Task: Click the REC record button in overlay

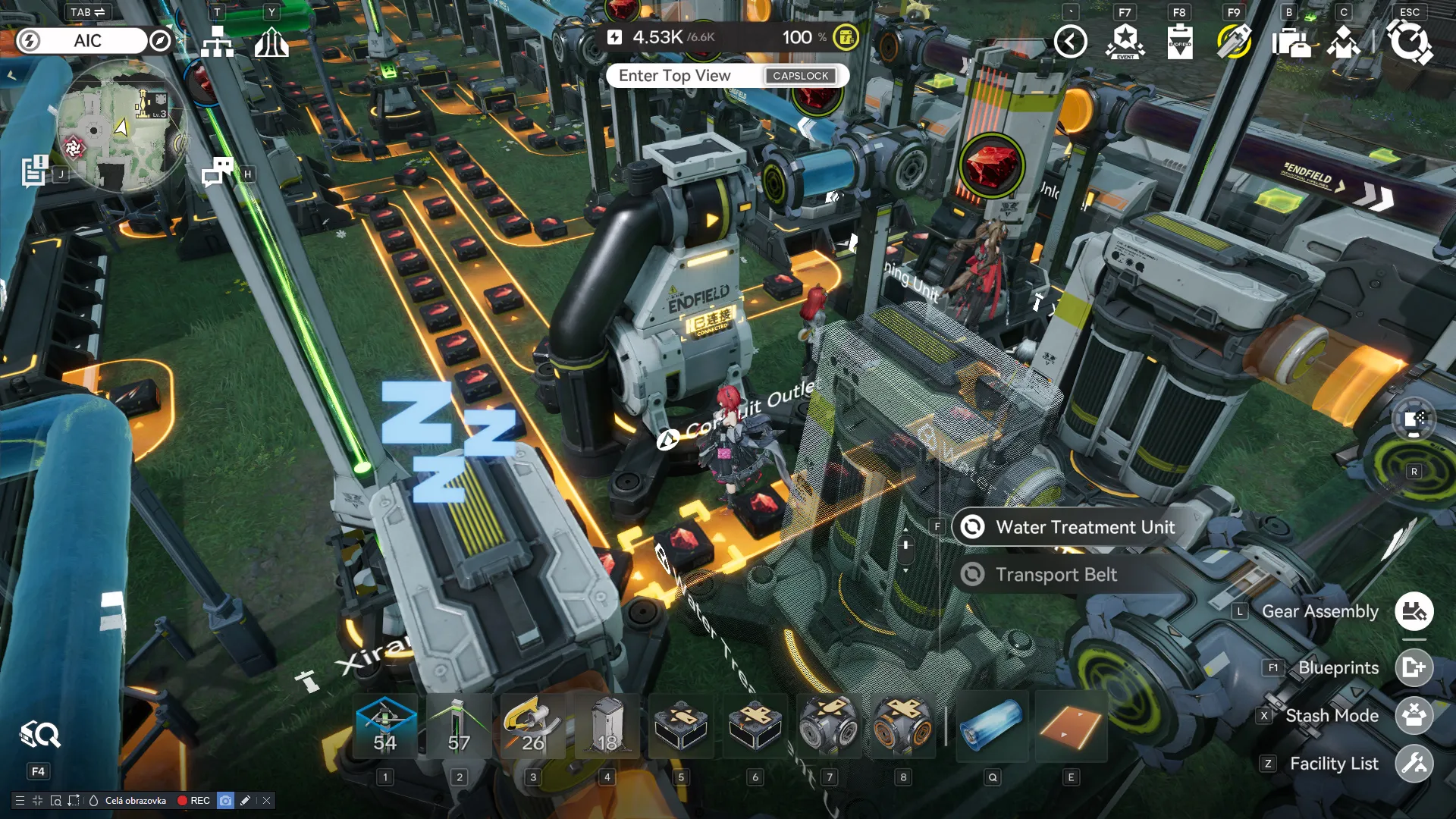Action: tap(193, 801)
